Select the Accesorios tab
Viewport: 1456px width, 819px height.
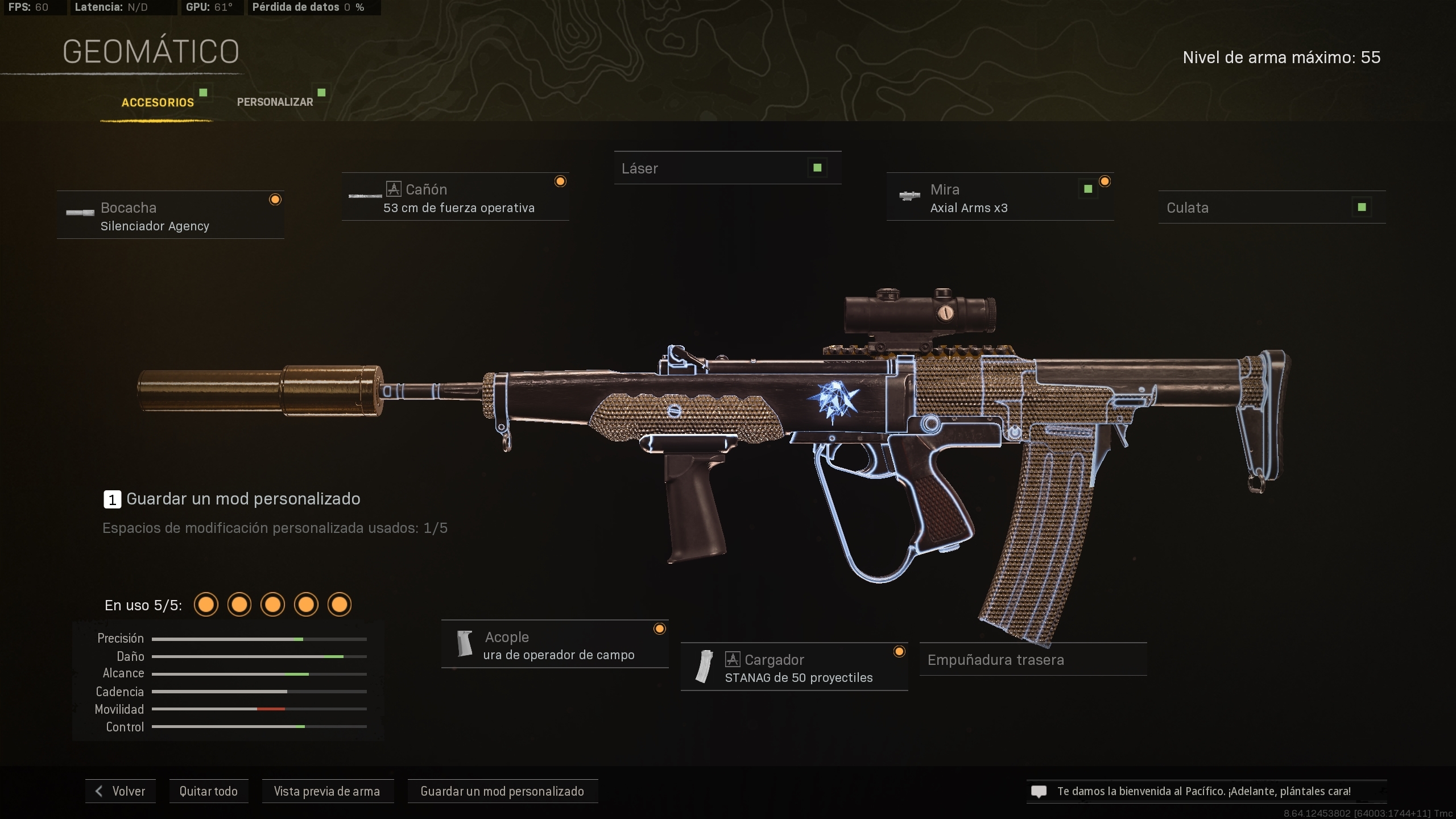pyautogui.click(x=158, y=103)
